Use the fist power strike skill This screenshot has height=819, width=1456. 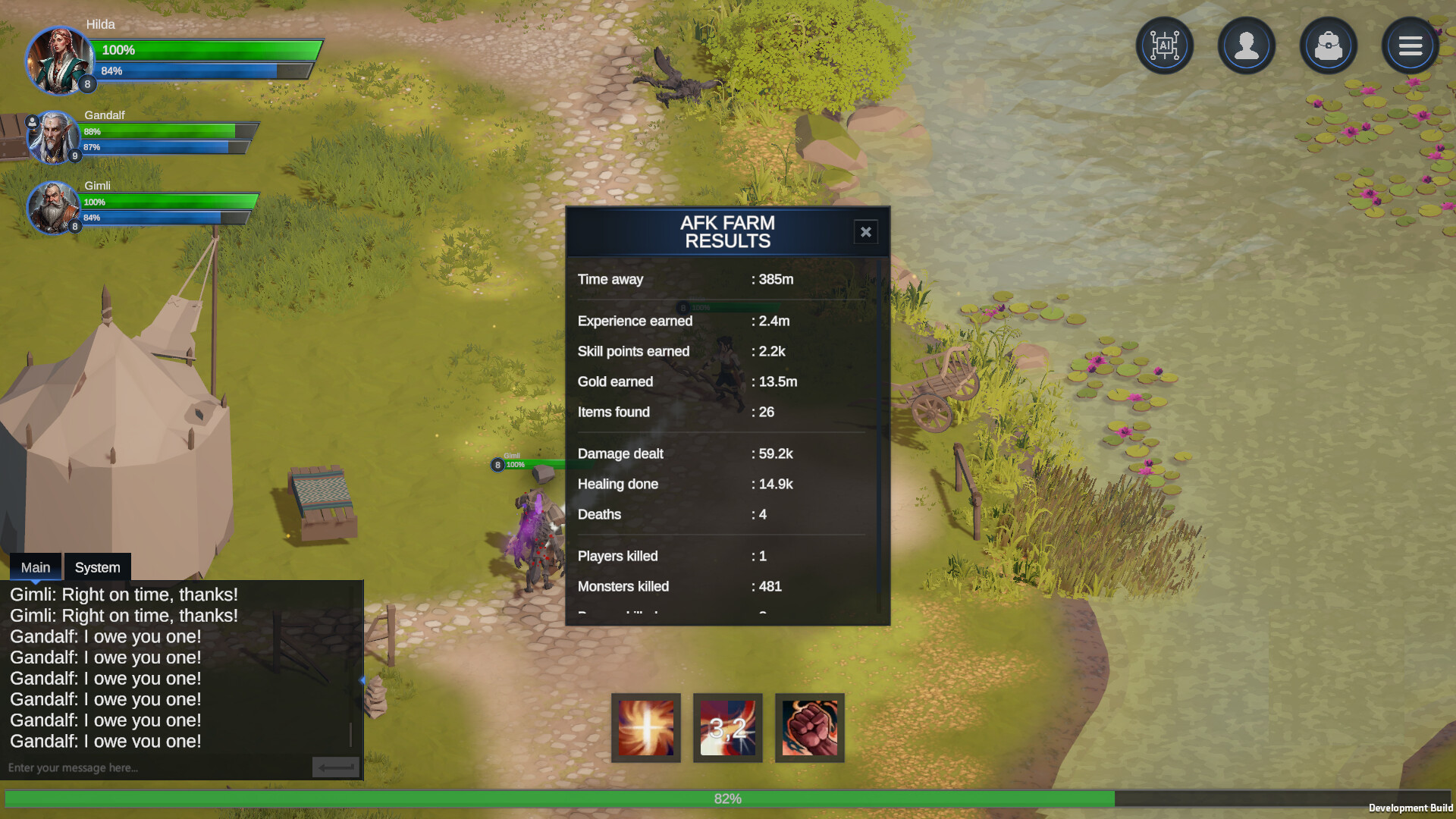pyautogui.click(x=809, y=727)
